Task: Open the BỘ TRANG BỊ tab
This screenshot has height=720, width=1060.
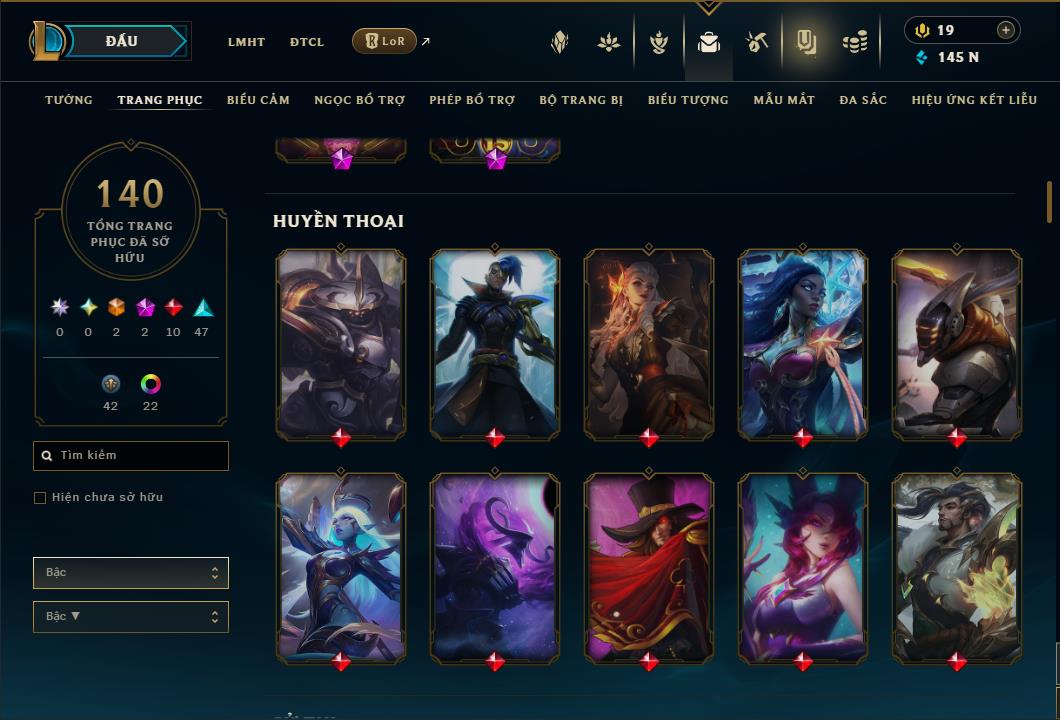Action: pyautogui.click(x=581, y=100)
